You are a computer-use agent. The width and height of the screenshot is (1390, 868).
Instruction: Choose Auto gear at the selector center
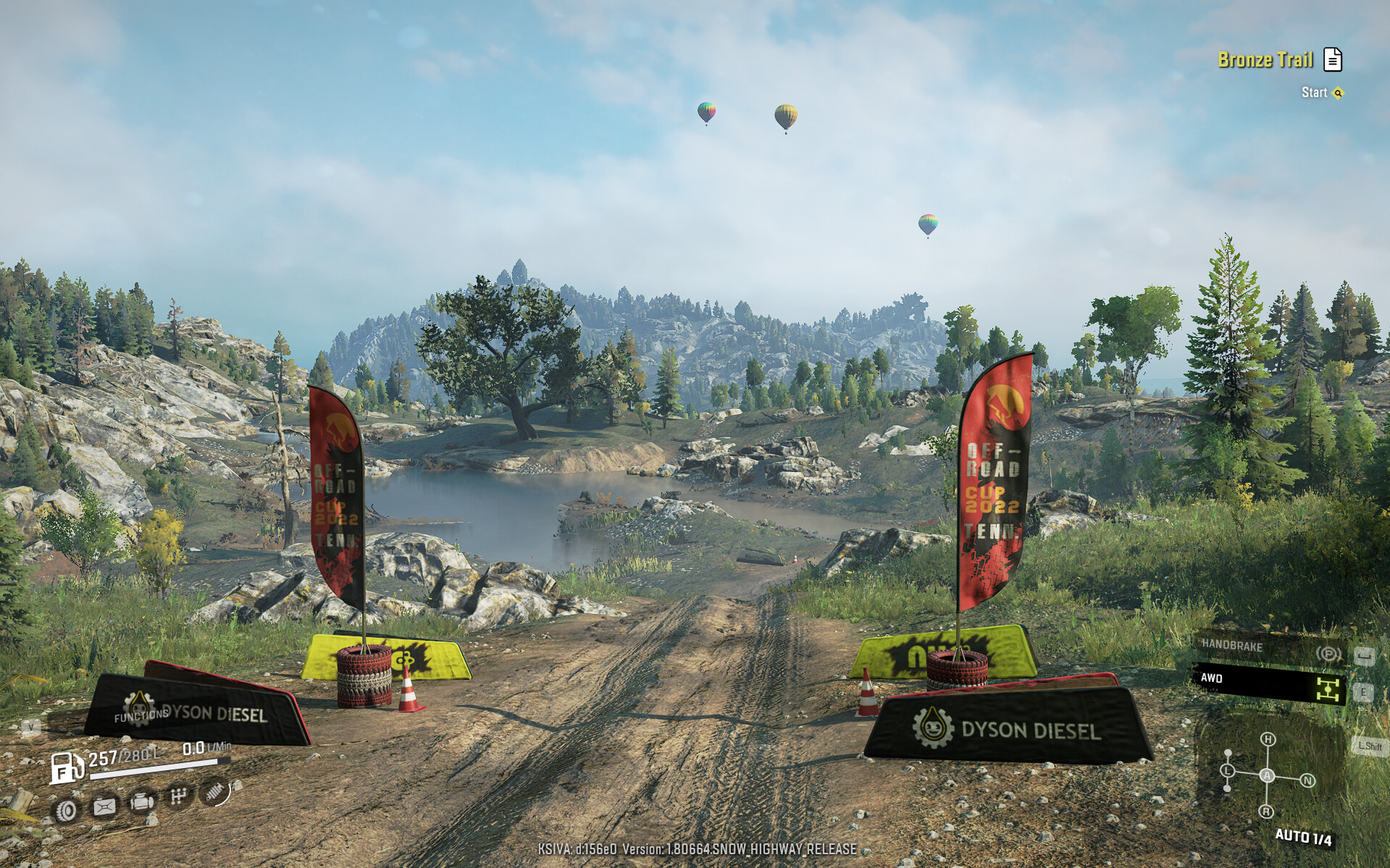point(1268,775)
